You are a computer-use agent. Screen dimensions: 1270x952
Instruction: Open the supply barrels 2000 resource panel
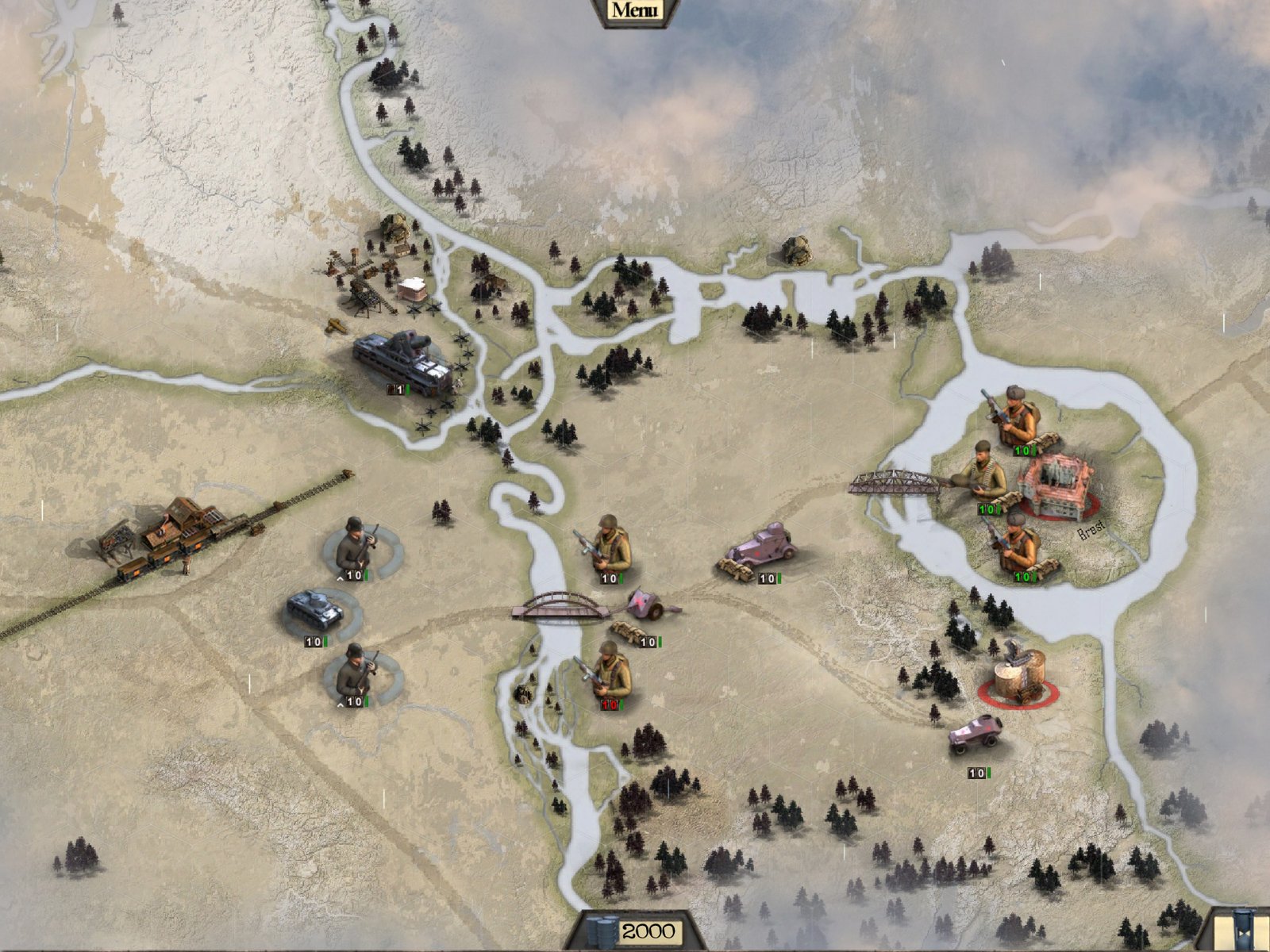(x=633, y=931)
